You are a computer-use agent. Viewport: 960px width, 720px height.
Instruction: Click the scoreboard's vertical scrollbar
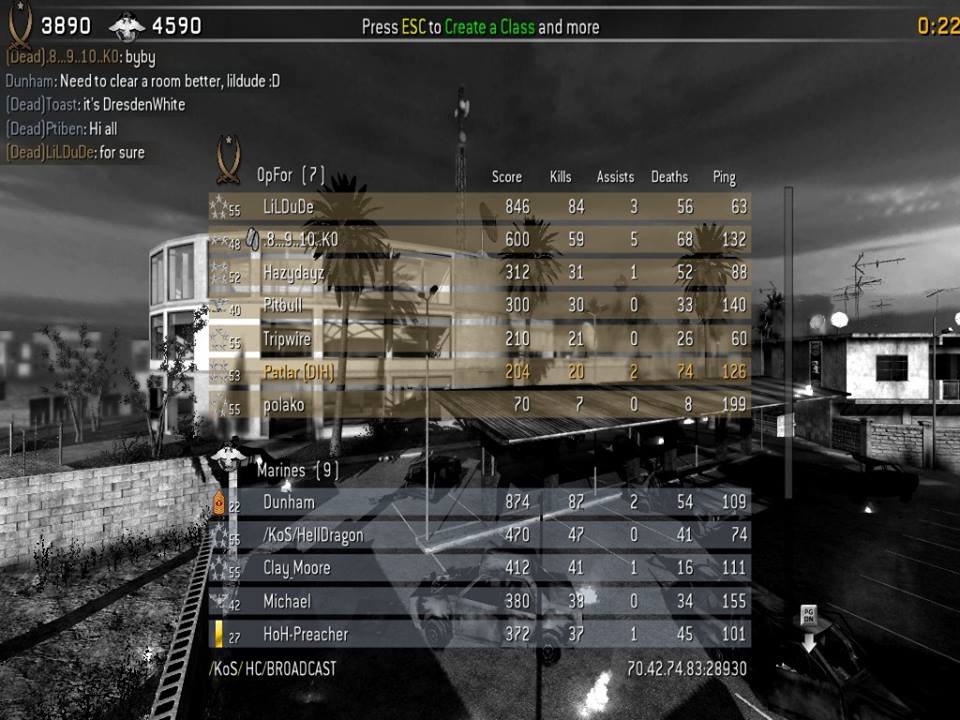click(788, 340)
